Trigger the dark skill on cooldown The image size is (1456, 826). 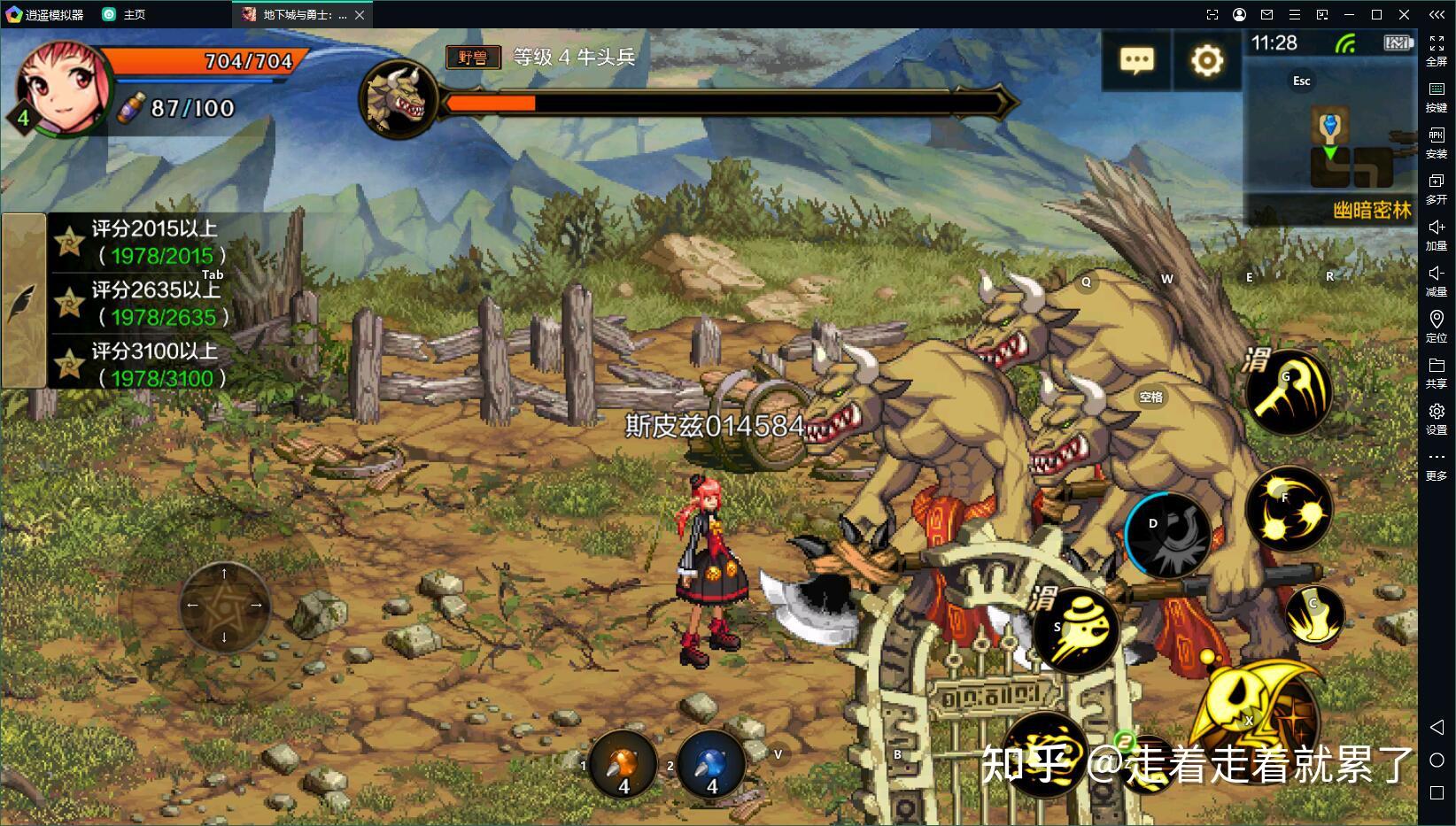(1167, 536)
